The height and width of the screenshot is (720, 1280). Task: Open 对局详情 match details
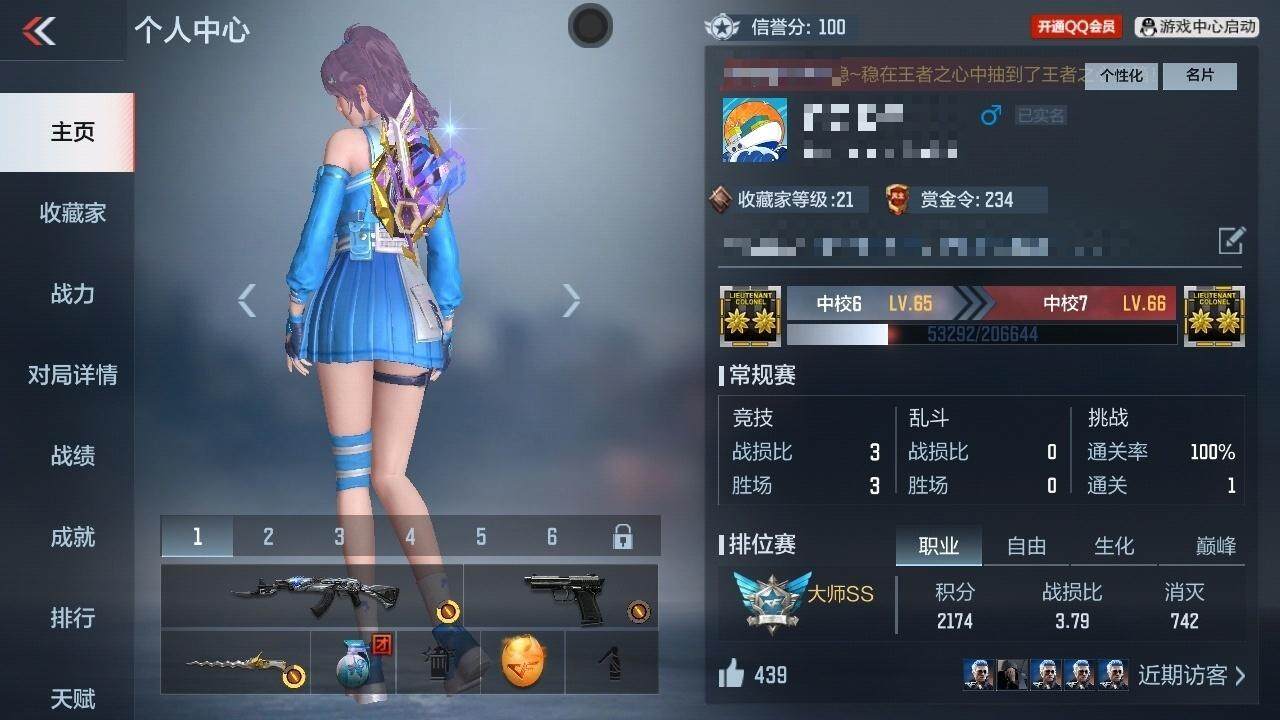pos(72,375)
